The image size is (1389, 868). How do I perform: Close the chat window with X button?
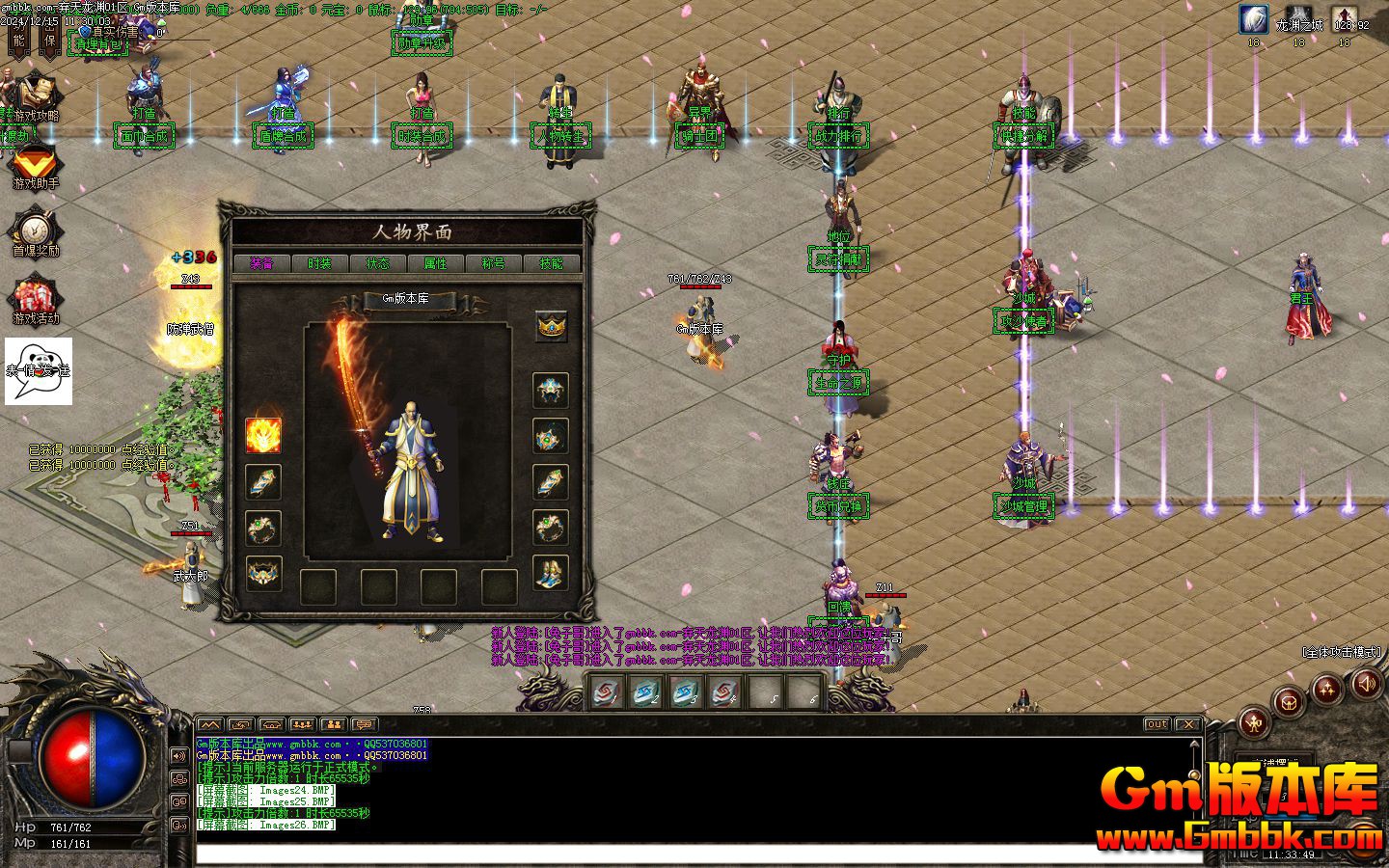pyautogui.click(x=1188, y=724)
